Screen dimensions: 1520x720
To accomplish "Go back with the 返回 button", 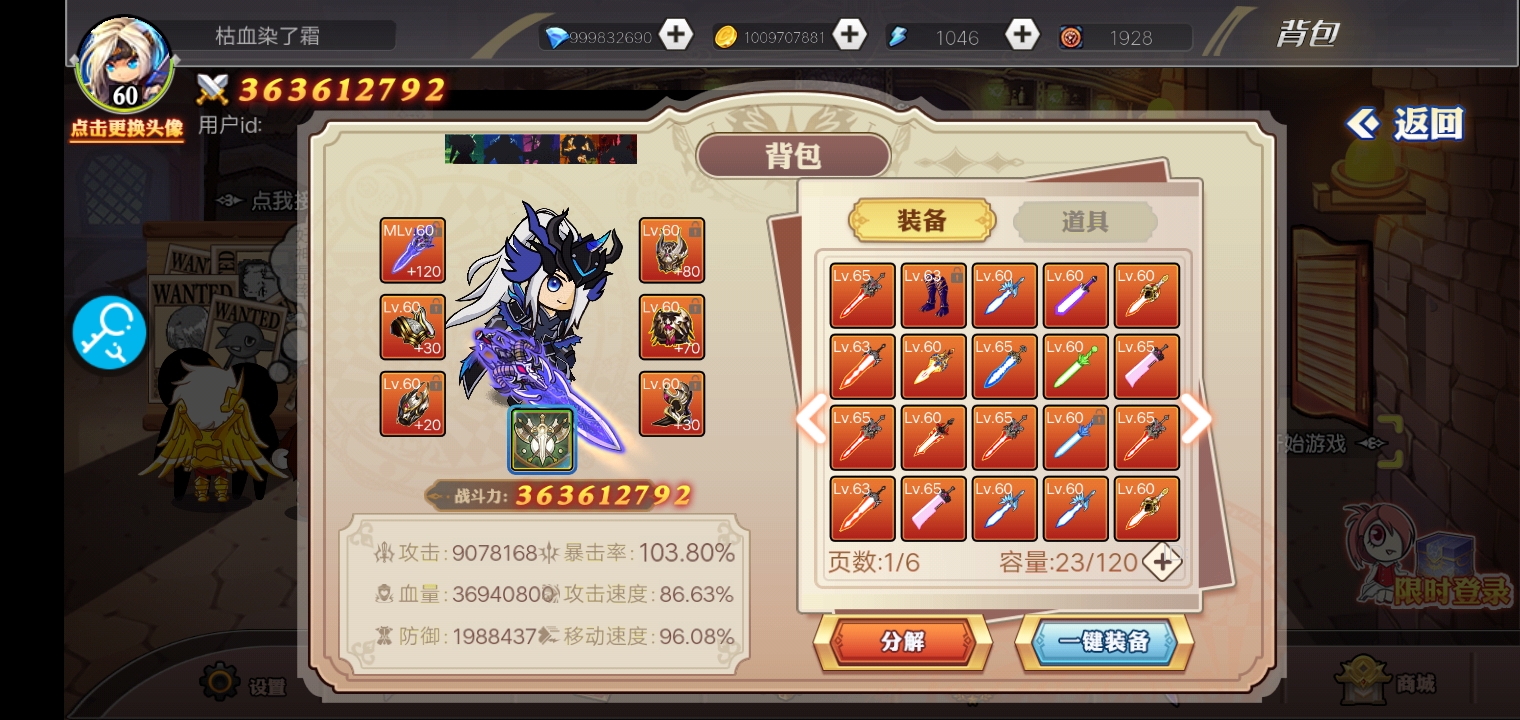I will 1406,124.
